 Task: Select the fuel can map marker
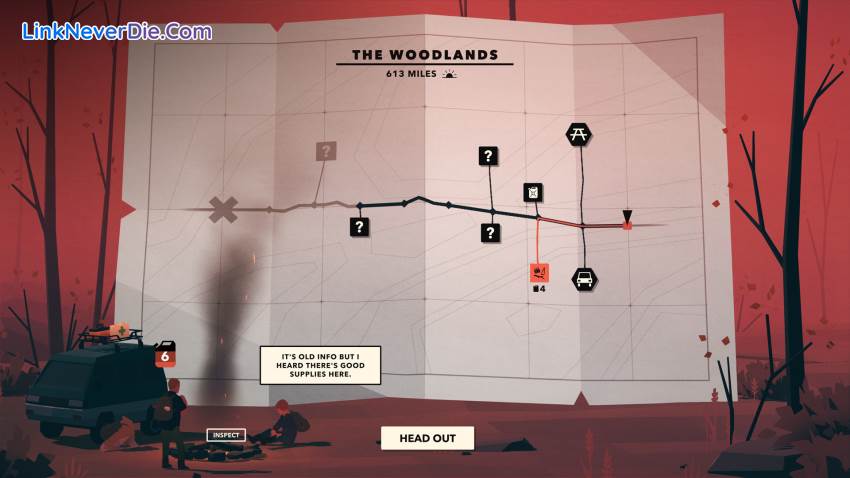pyautogui.click(x=534, y=192)
